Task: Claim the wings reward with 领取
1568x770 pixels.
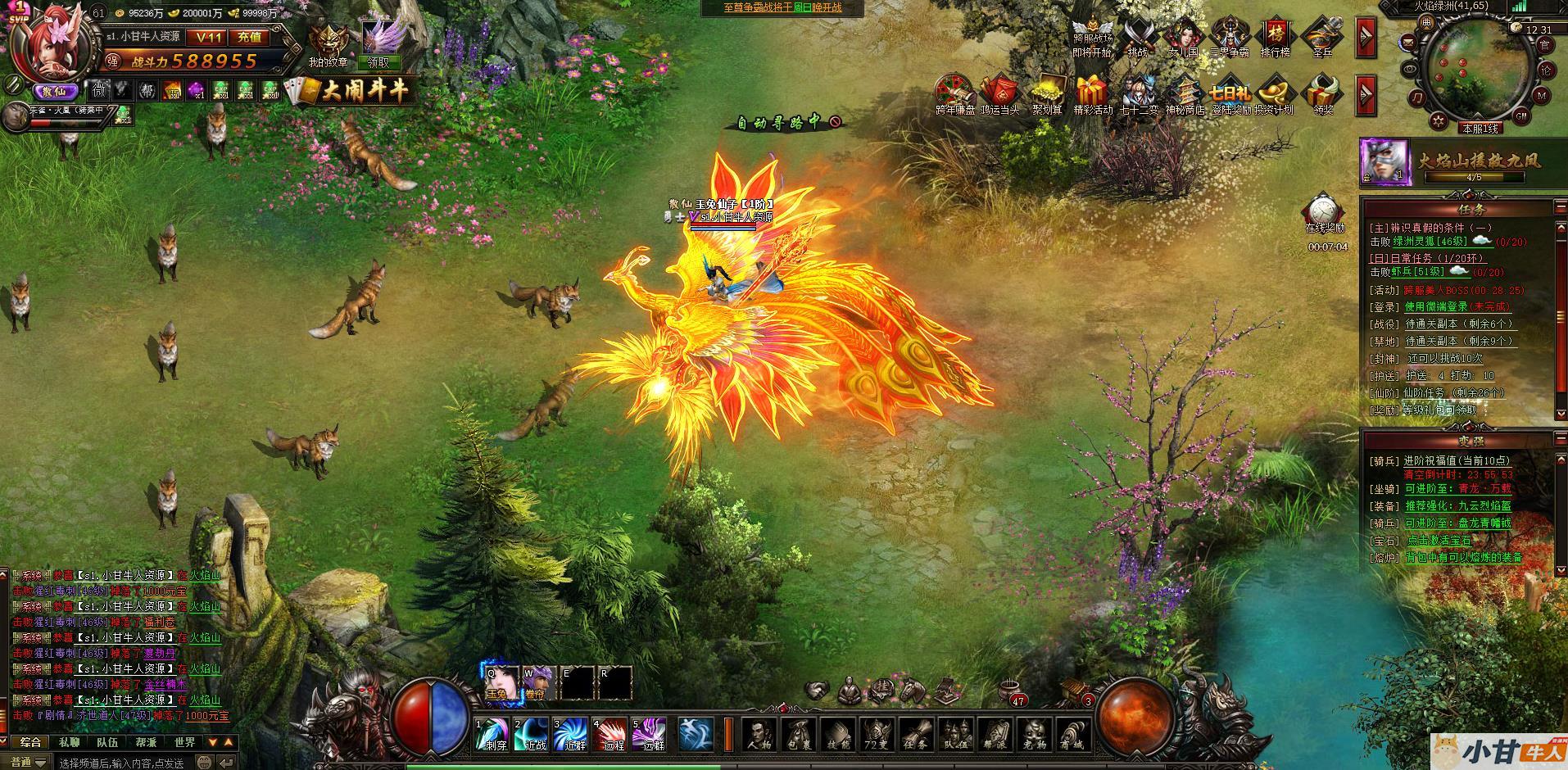Action: pyautogui.click(x=378, y=61)
